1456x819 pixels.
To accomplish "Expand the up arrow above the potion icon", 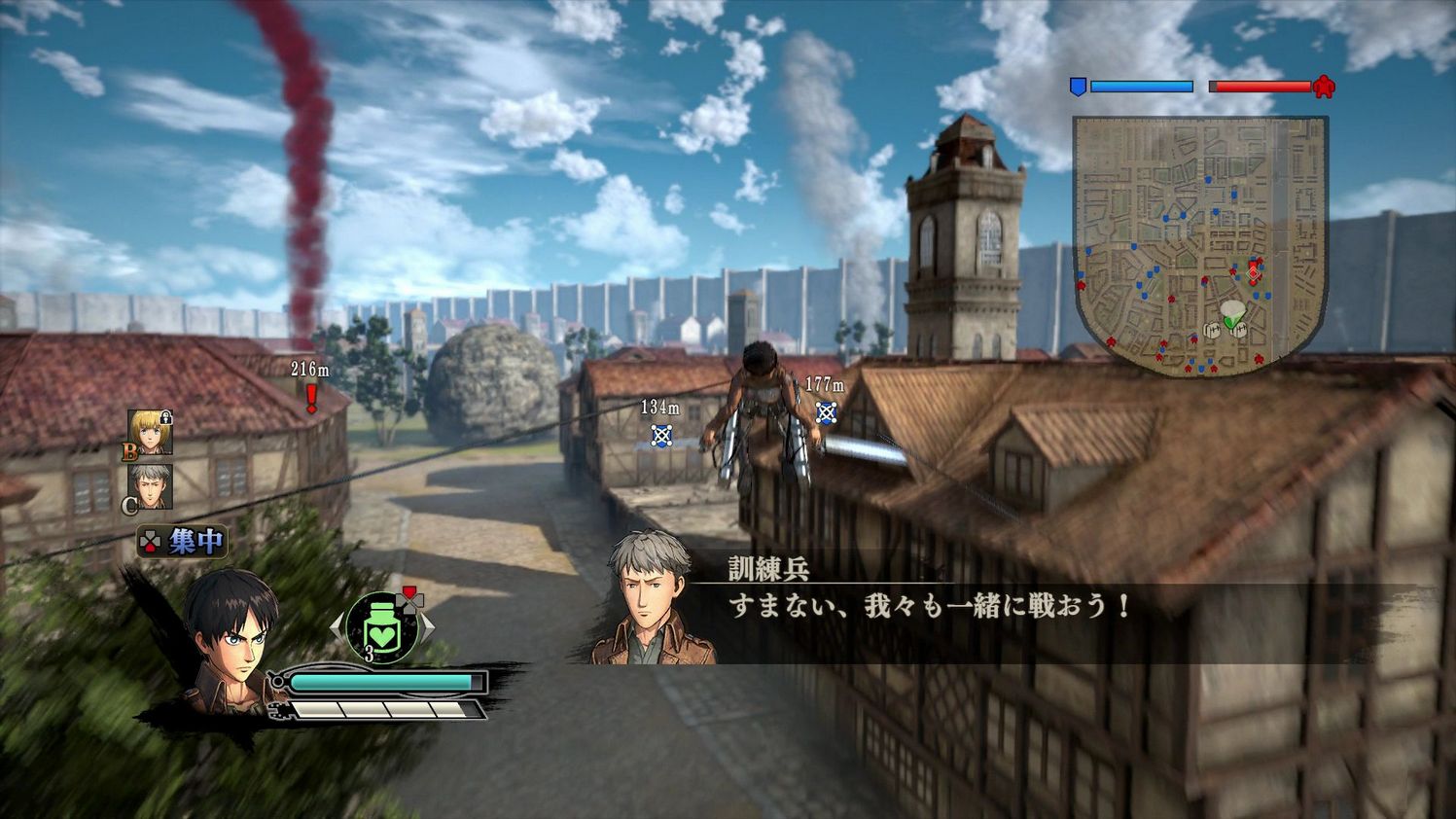I will [x=408, y=593].
